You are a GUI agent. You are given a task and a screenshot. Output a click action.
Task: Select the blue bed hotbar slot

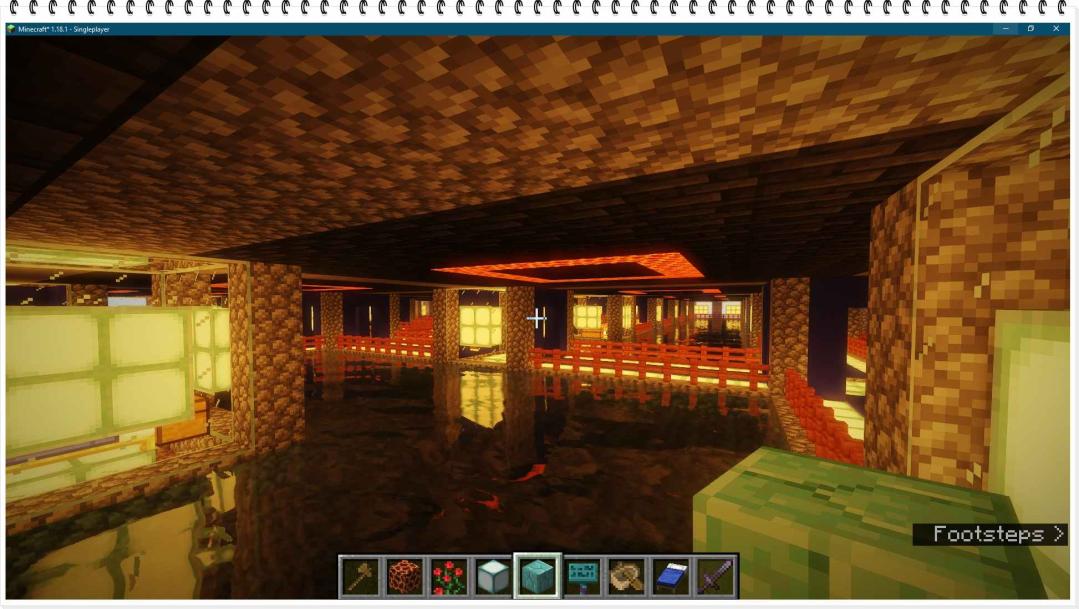click(671, 577)
